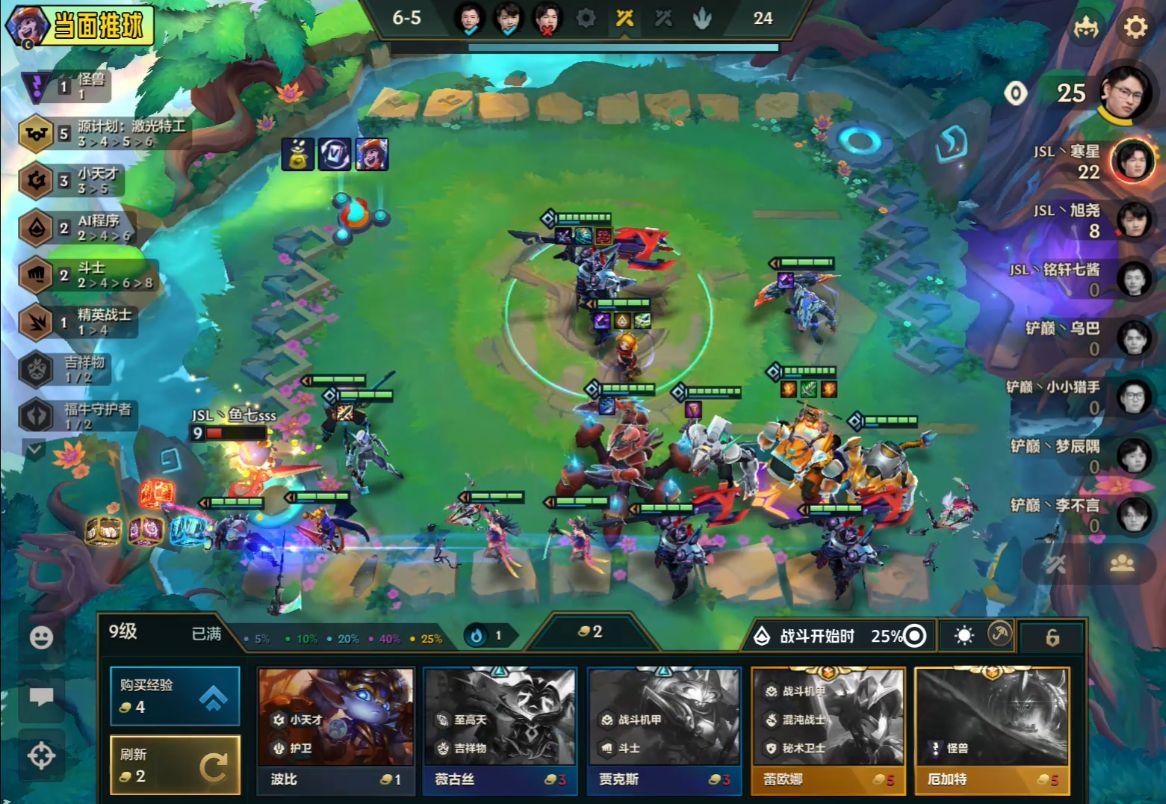This screenshot has height=804, width=1166.
Task: Expand the trait list arrow
Action: click(35, 450)
